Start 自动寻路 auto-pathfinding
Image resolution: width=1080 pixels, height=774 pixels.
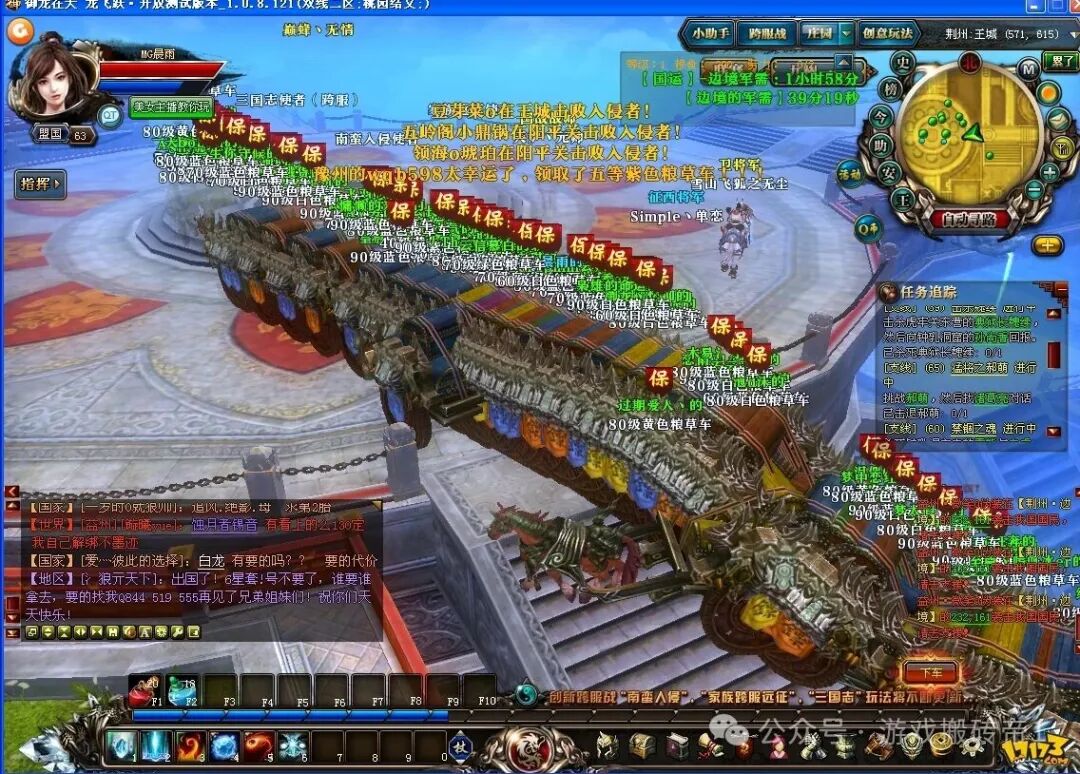(969, 219)
